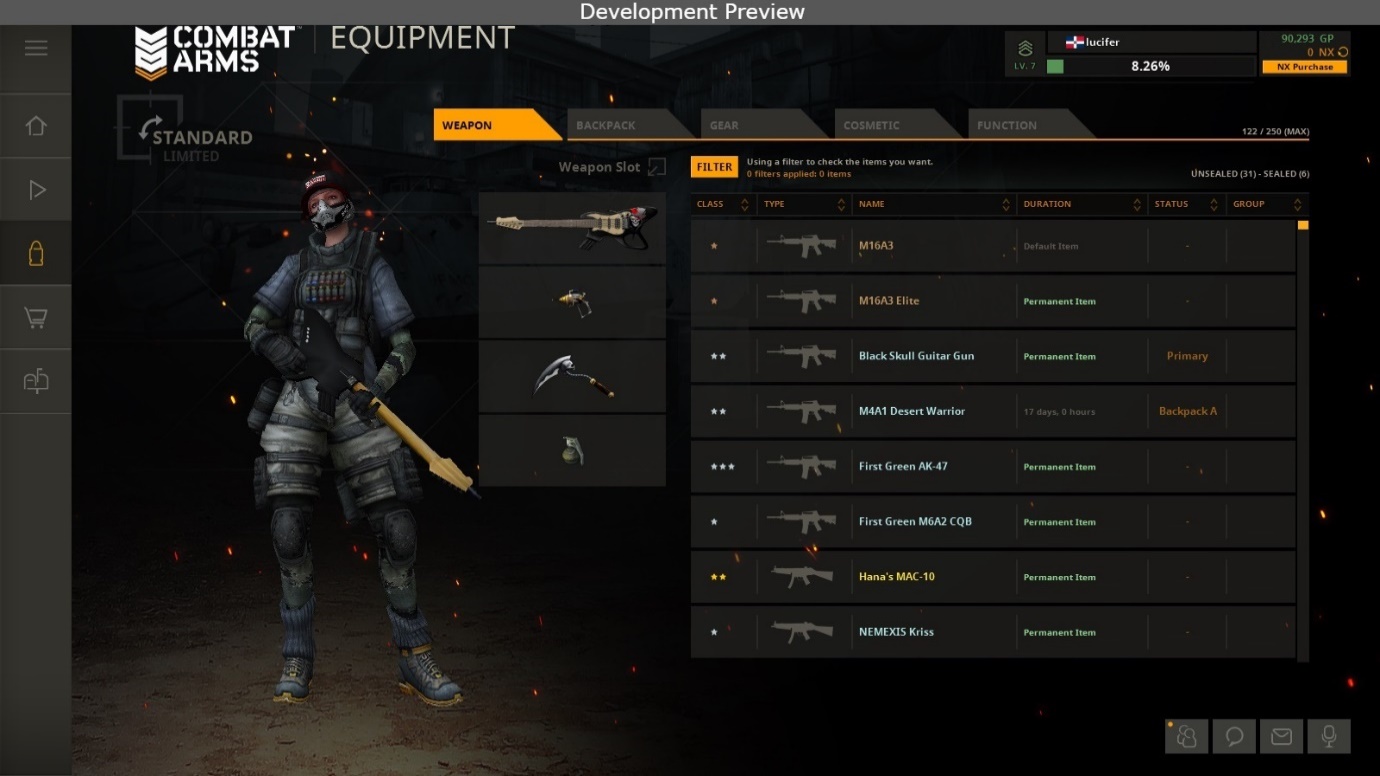Open the NX Purchase button
The height and width of the screenshot is (776, 1380).
tap(1305, 67)
